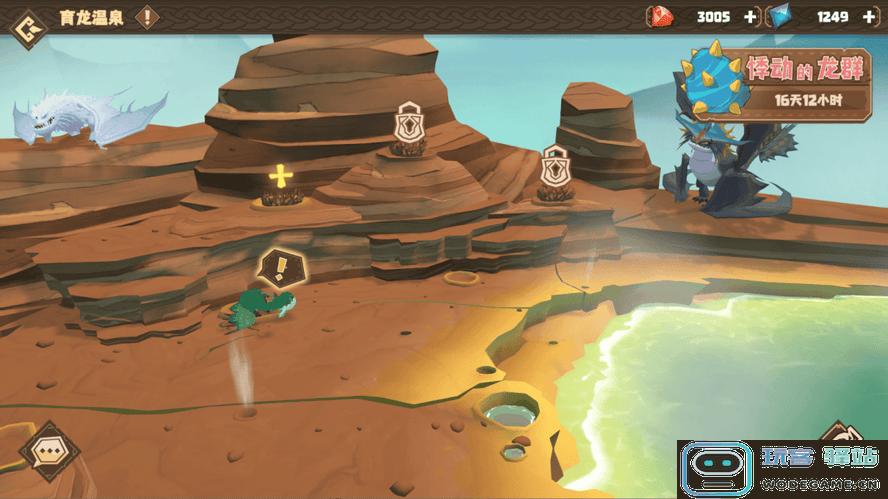Open the info icon beside 育龙温泉
The image size is (888, 499).
click(x=147, y=17)
